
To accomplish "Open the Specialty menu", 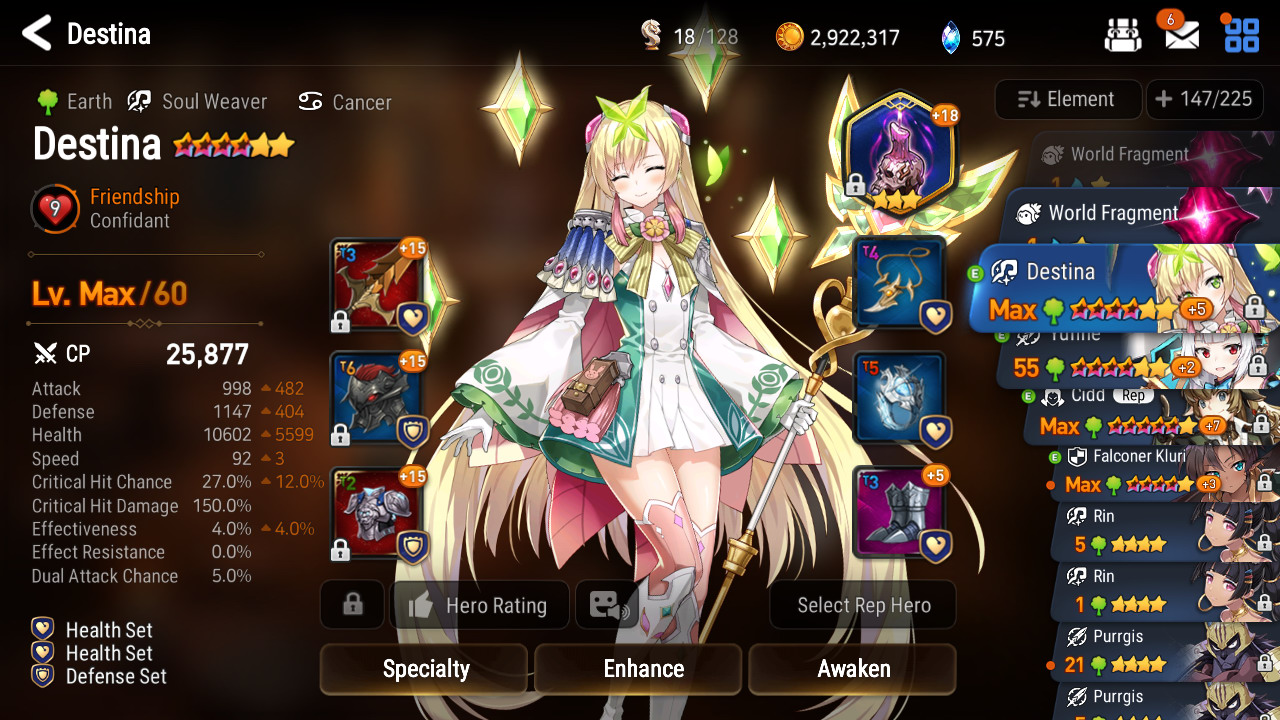I will pyautogui.click(x=425, y=669).
